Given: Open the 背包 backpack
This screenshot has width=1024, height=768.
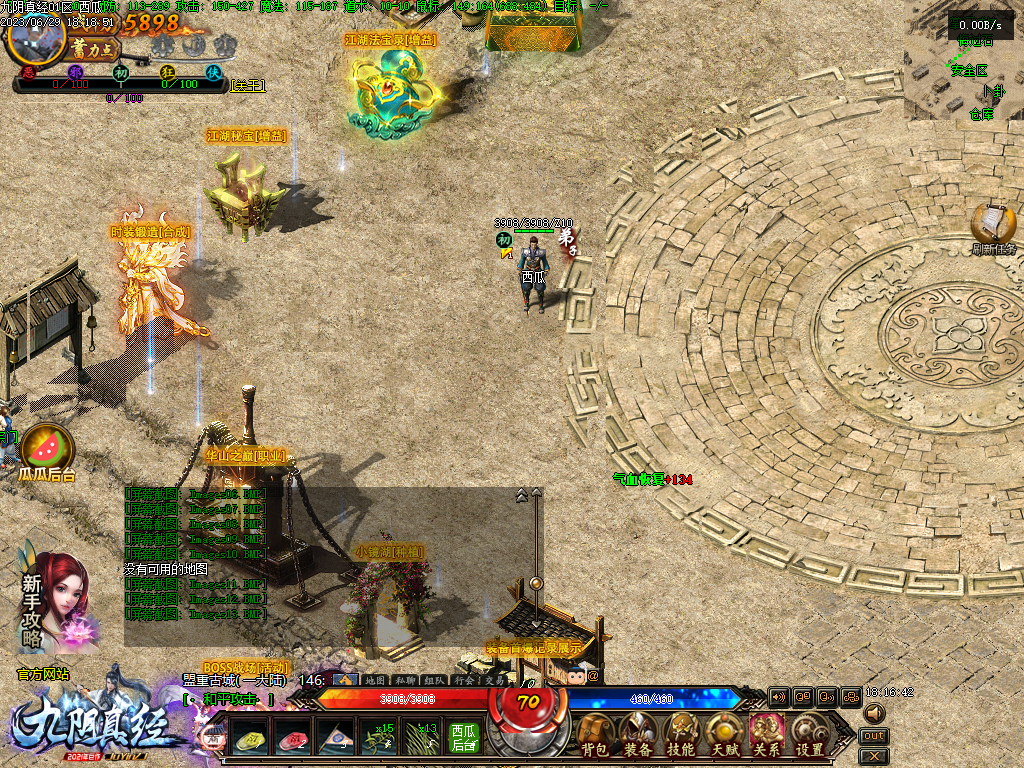Looking at the screenshot, I should point(597,735).
